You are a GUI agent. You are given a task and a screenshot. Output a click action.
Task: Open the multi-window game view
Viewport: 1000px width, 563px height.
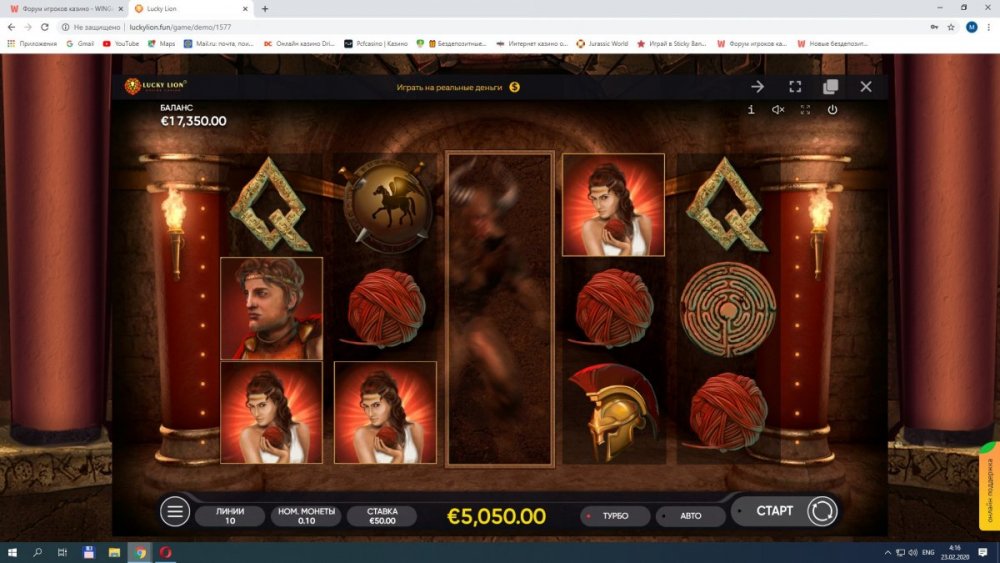point(830,87)
